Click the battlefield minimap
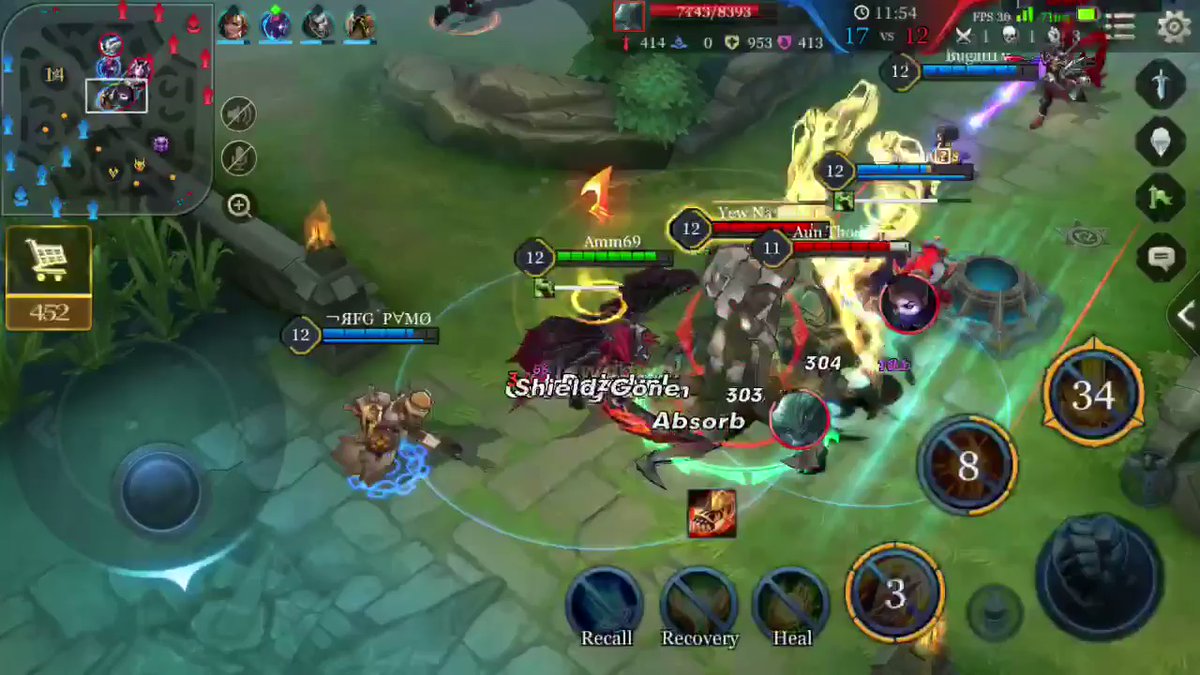The height and width of the screenshot is (675, 1200). [x=107, y=109]
